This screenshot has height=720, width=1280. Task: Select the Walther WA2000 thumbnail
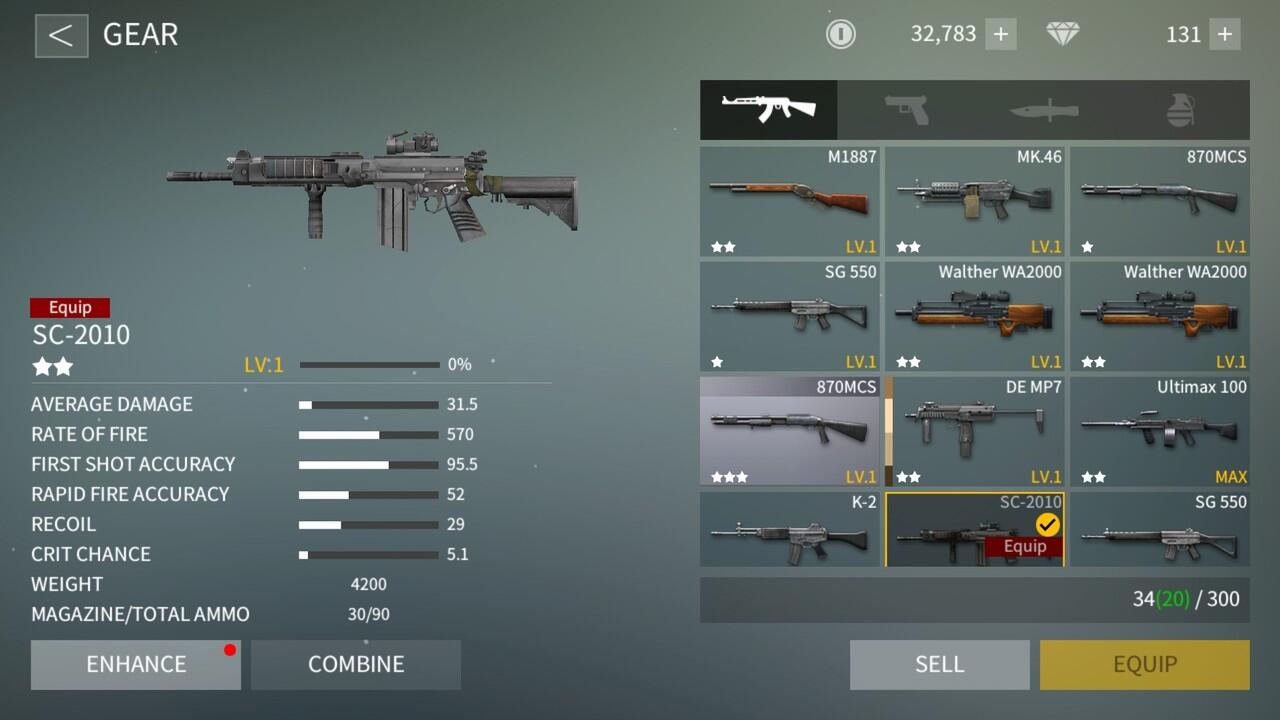(x=974, y=315)
